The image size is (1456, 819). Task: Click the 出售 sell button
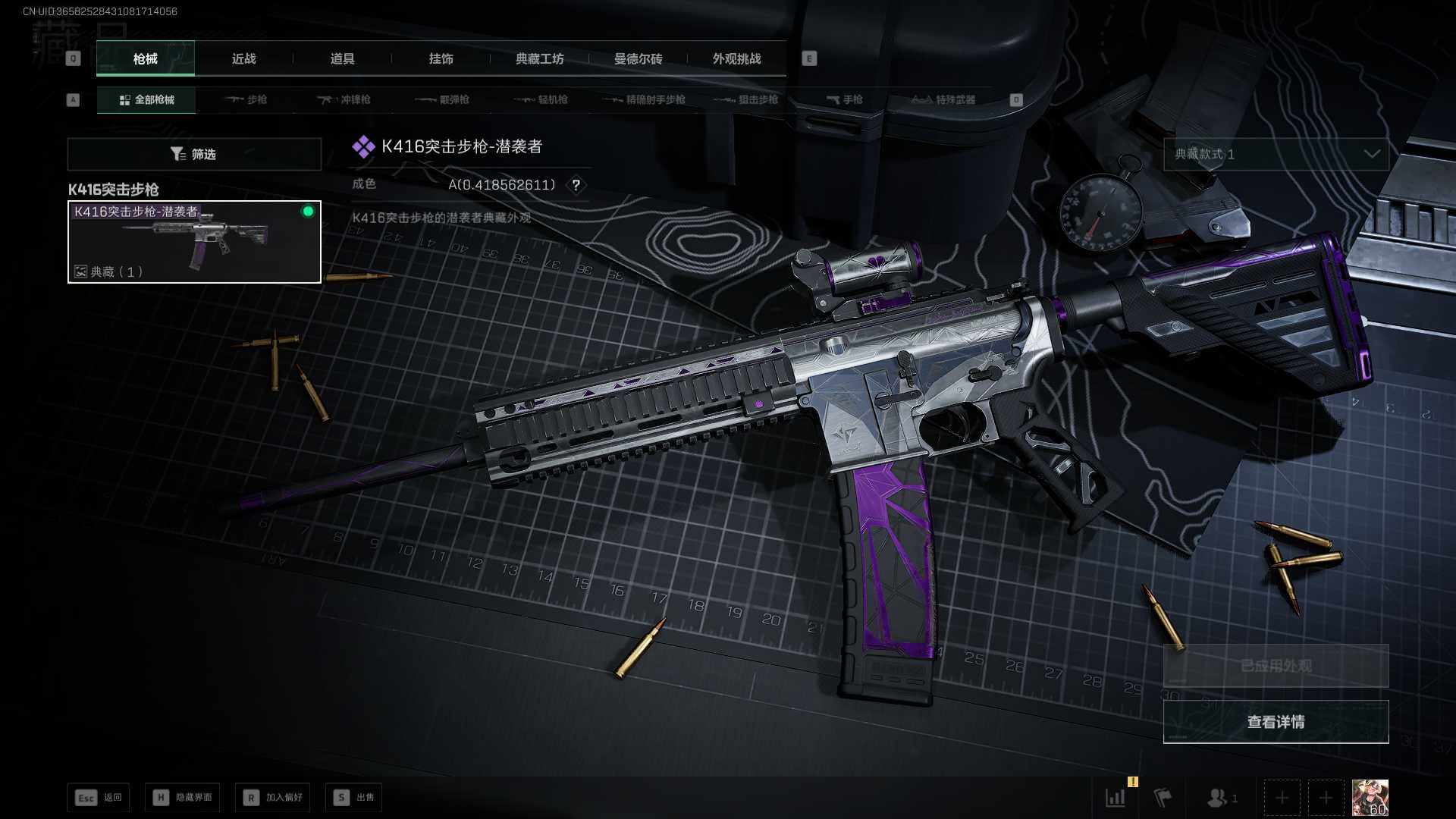(354, 798)
